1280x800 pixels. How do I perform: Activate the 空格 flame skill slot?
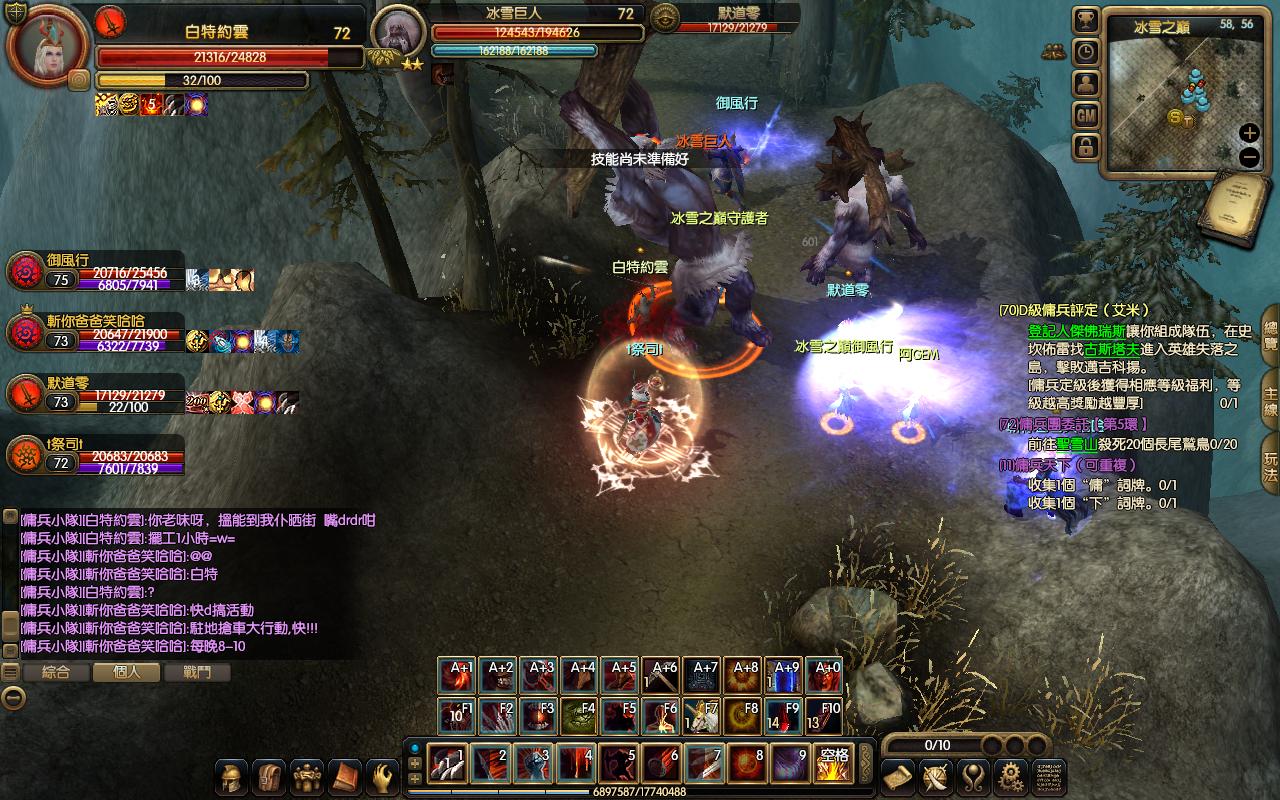click(834, 763)
